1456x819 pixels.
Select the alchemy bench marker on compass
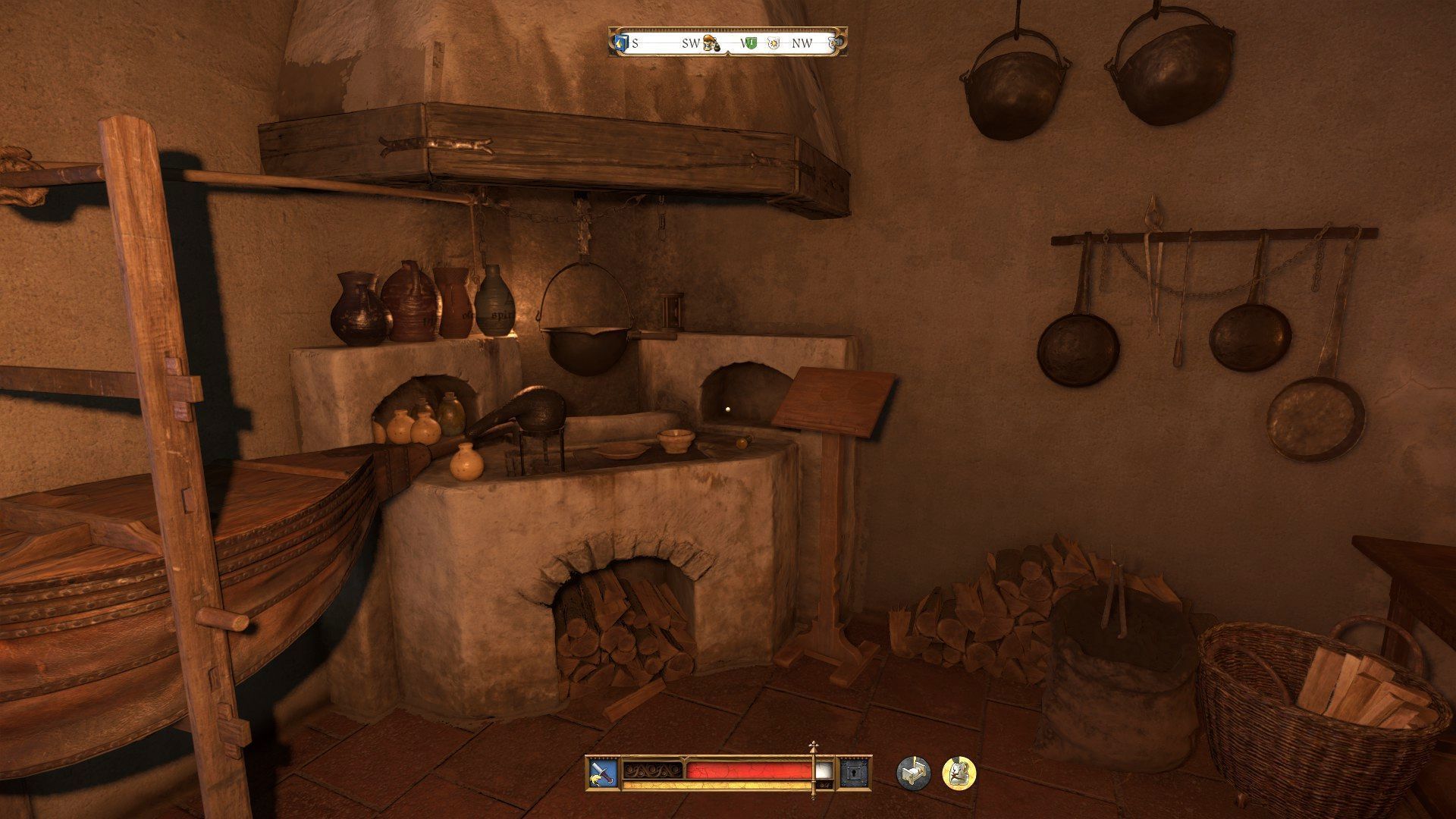[711, 43]
